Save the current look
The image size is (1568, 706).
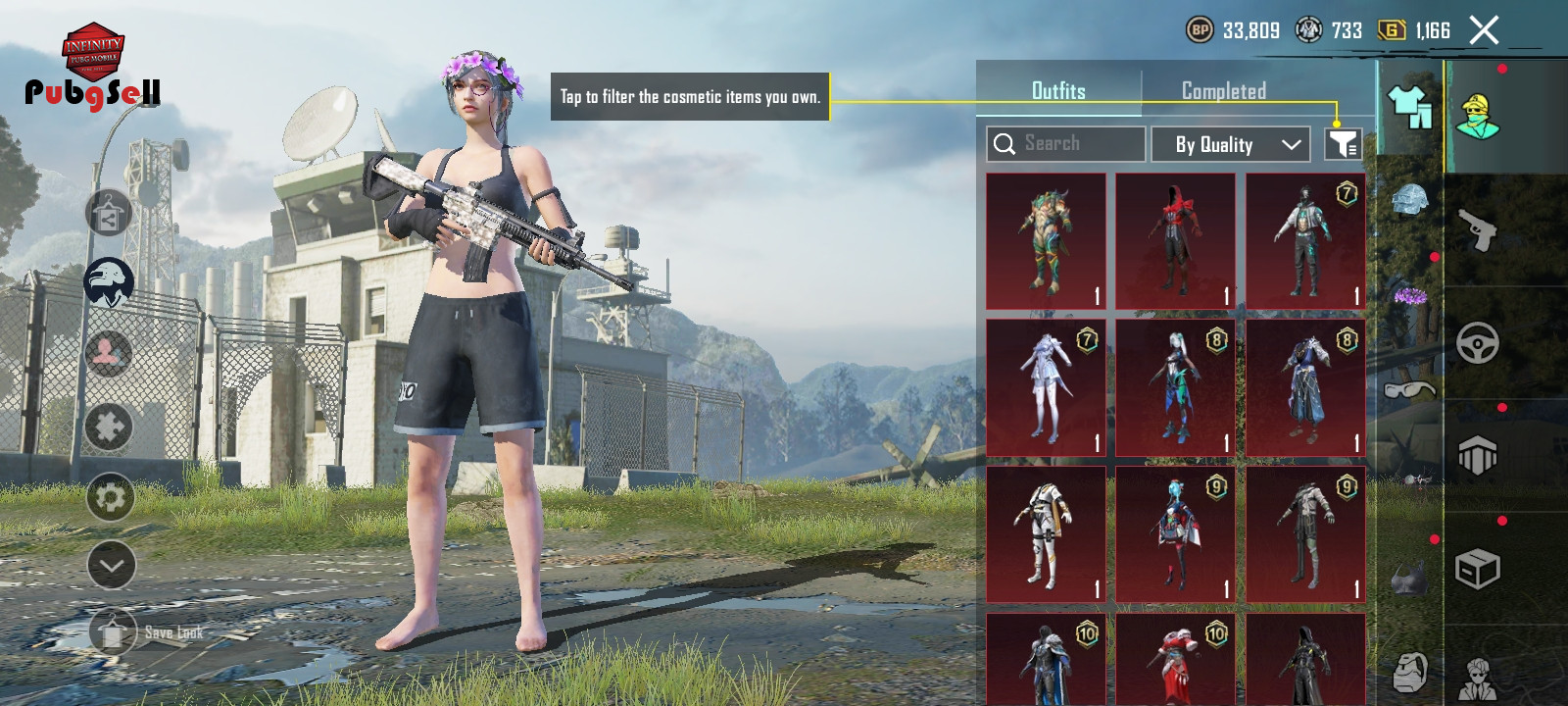(115, 632)
